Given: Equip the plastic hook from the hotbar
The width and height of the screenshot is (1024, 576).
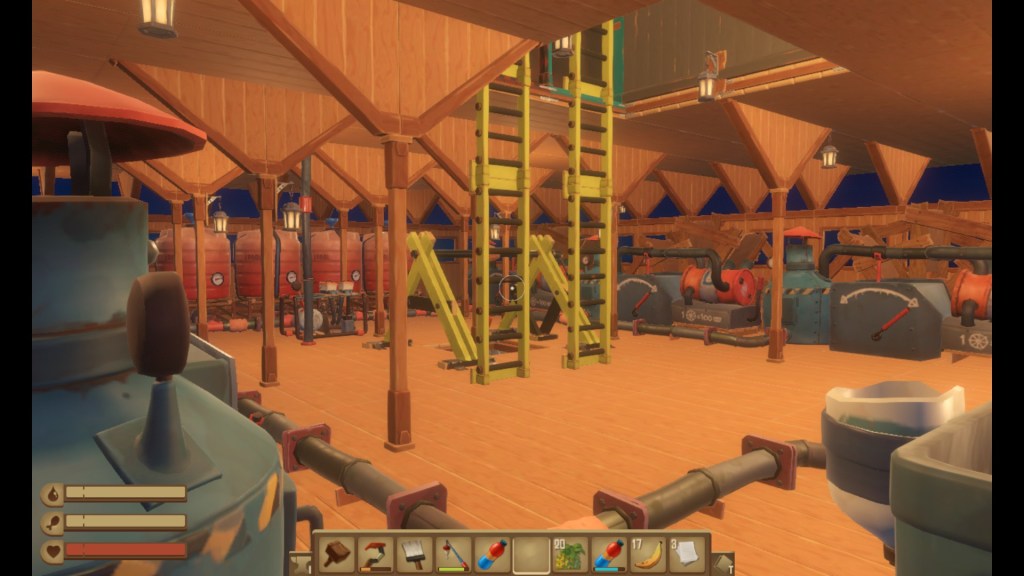Looking at the screenshot, I should click(x=377, y=553).
